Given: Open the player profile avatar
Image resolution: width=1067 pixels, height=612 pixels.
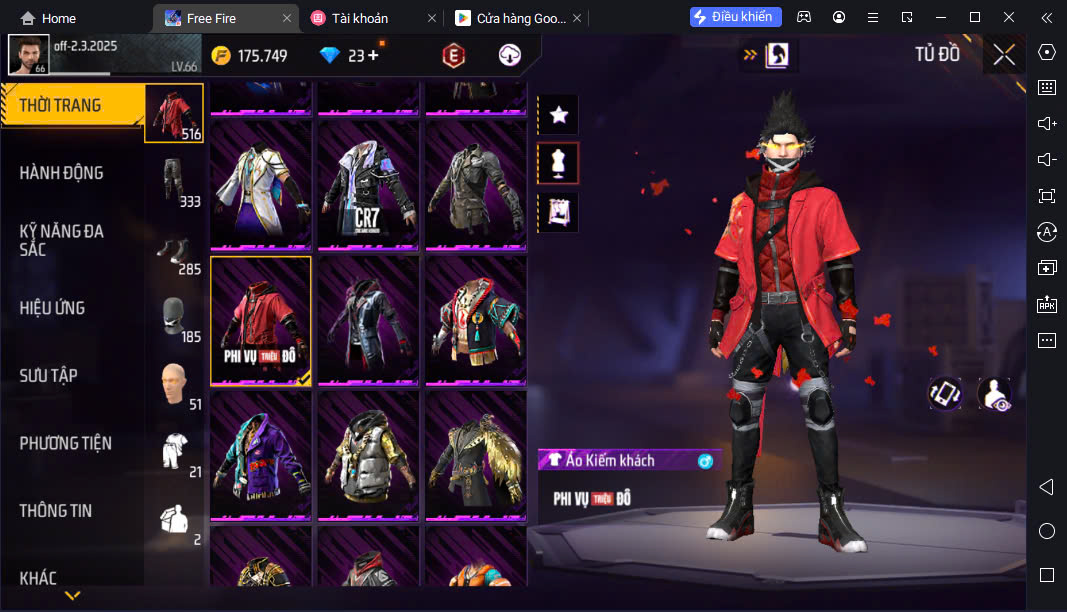Looking at the screenshot, I should (28, 54).
